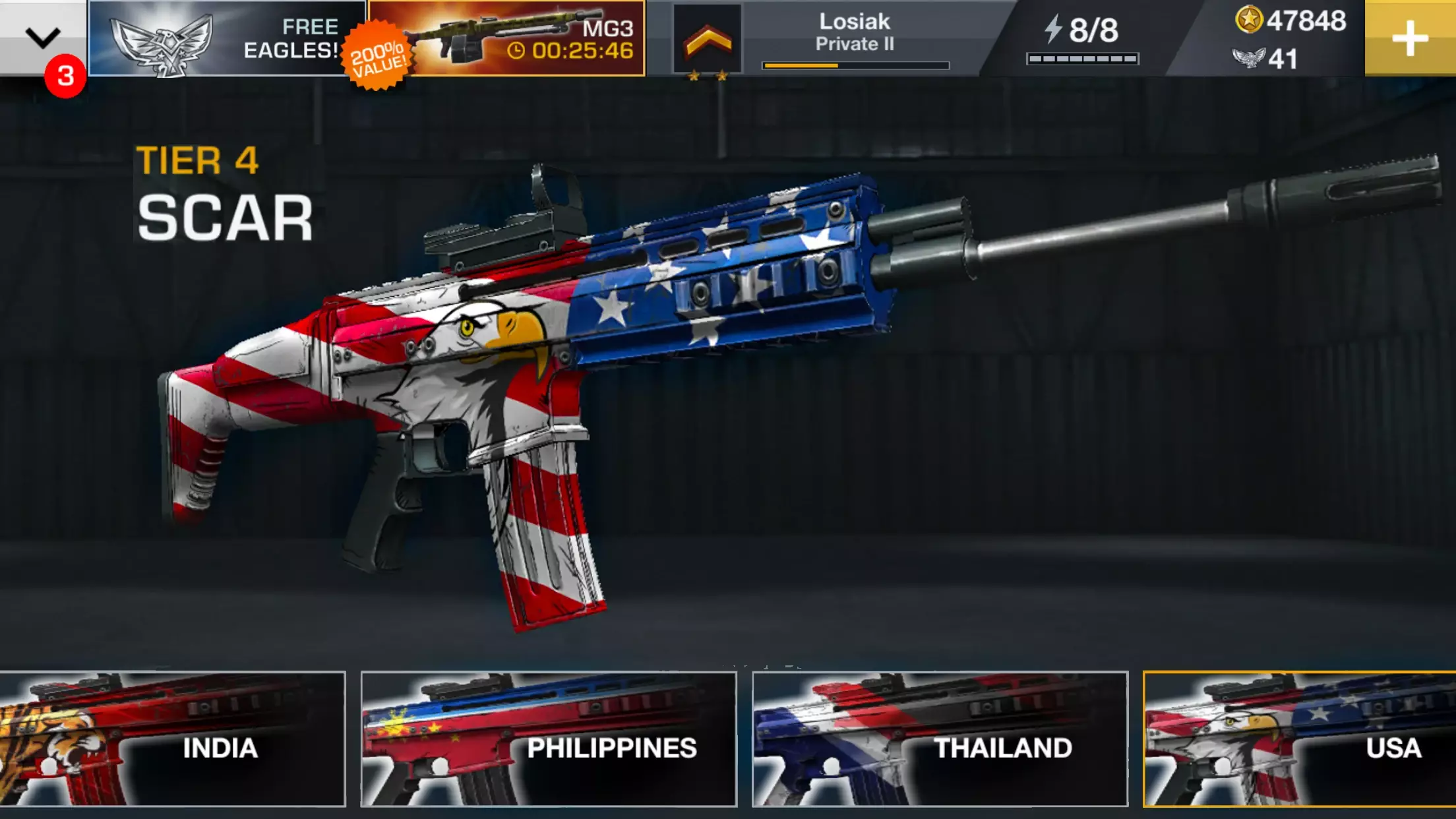Tap the lightning bolt energy icon at 8/8
This screenshot has width=1456, height=819.
tap(1053, 28)
